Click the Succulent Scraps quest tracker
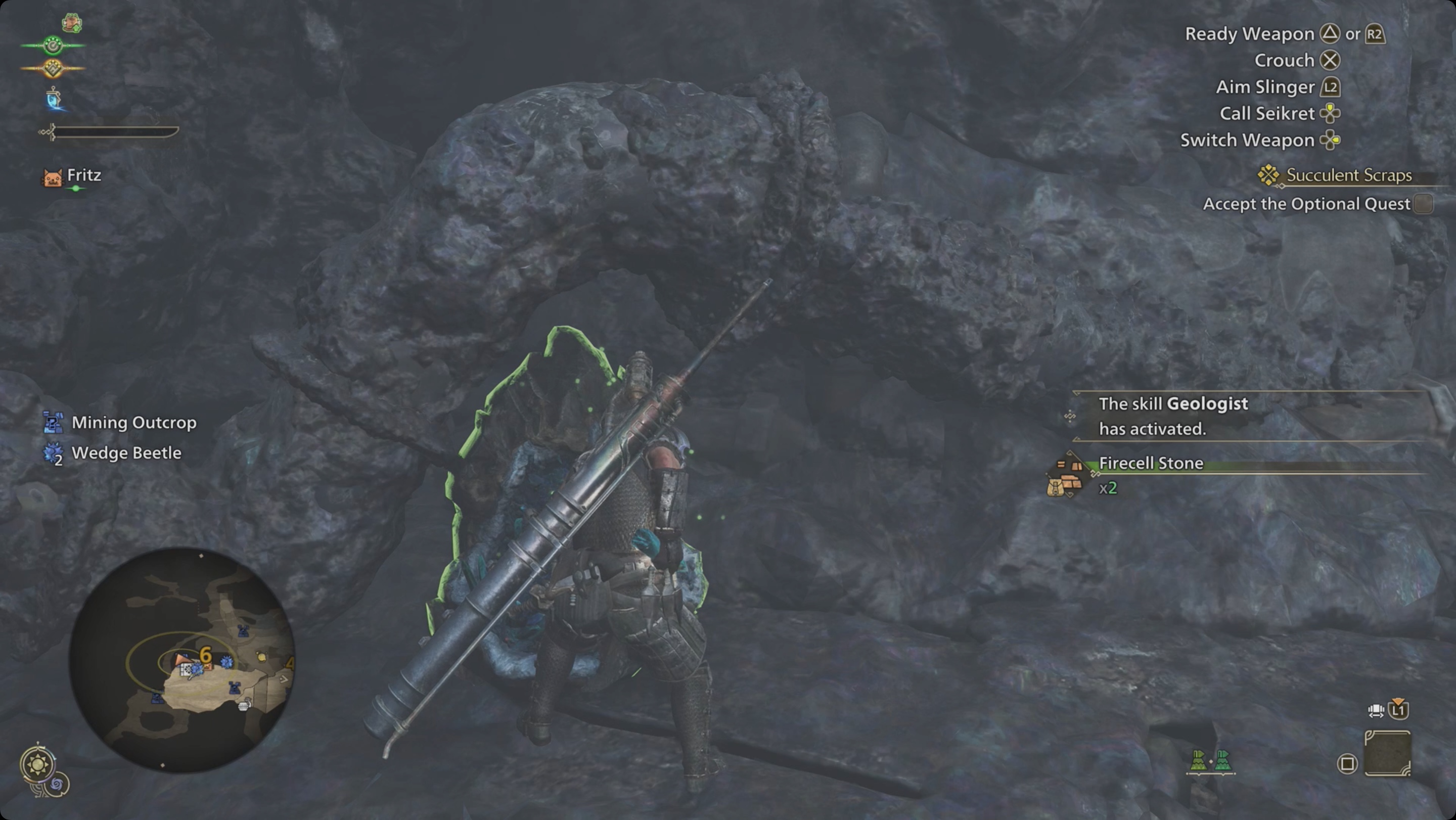Viewport: 1456px width, 820px height. [x=1348, y=175]
